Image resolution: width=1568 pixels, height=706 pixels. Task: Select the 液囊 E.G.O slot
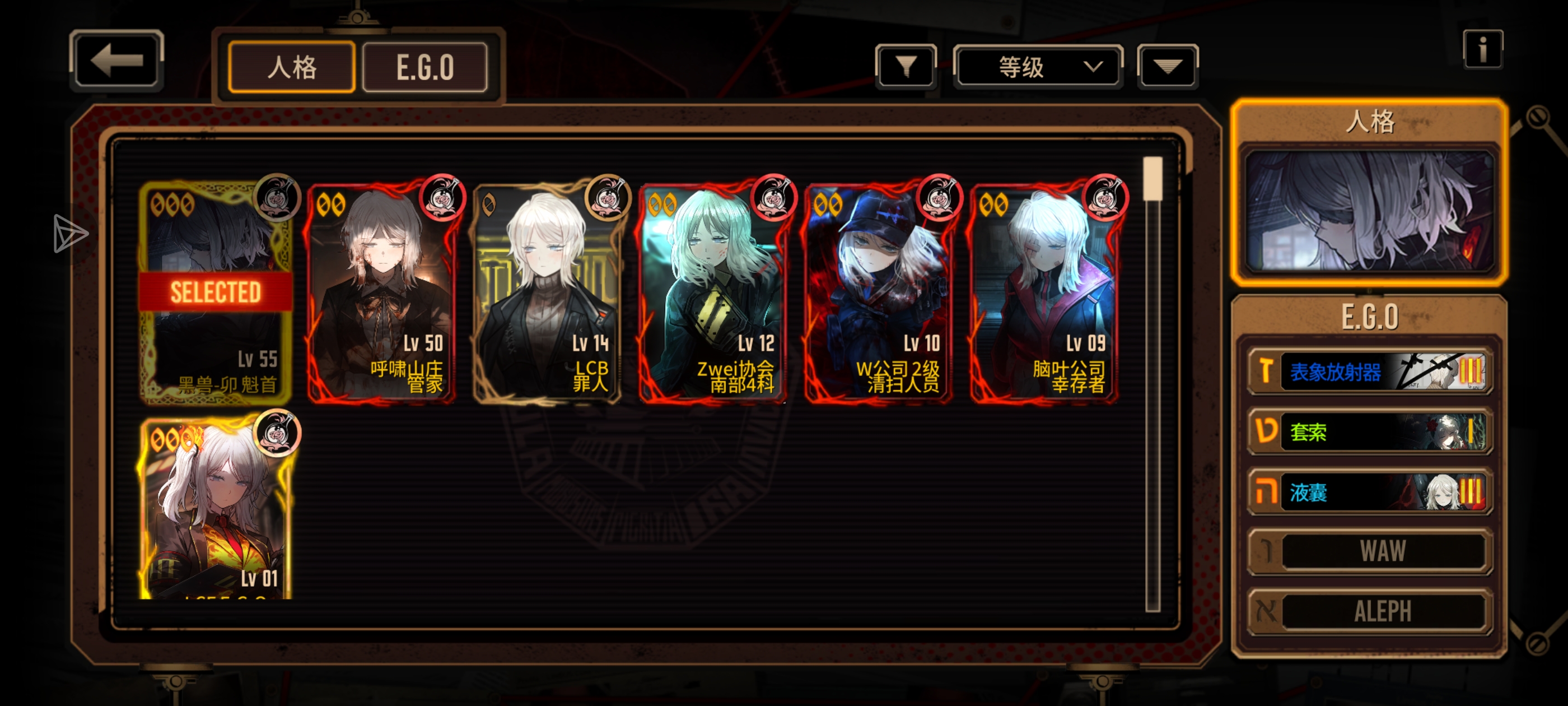pos(1369,491)
